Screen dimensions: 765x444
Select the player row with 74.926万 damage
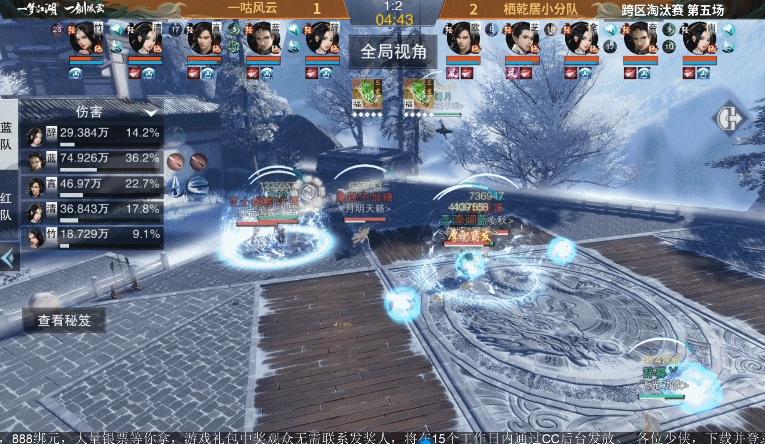click(92, 158)
